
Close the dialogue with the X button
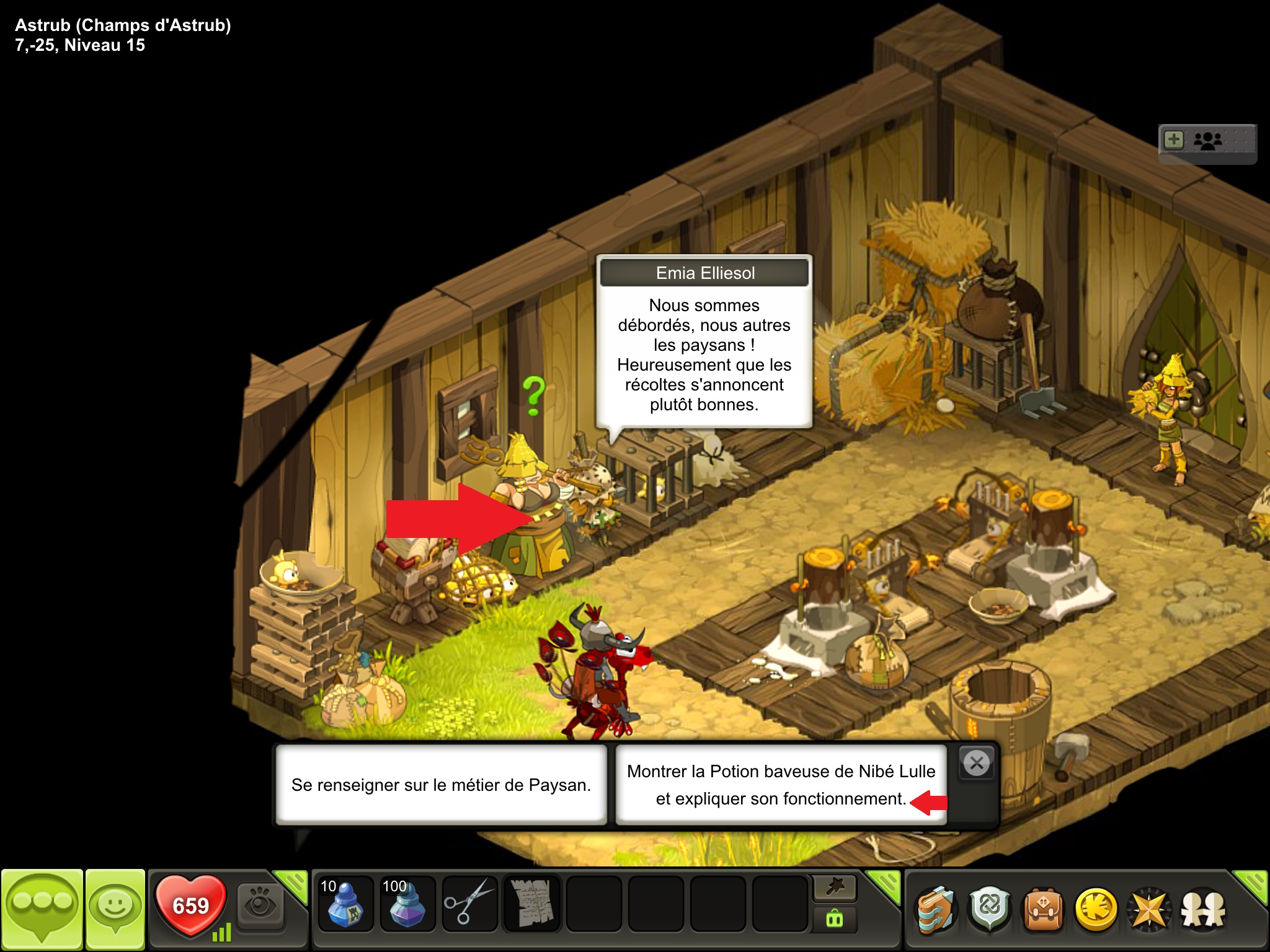[x=977, y=763]
